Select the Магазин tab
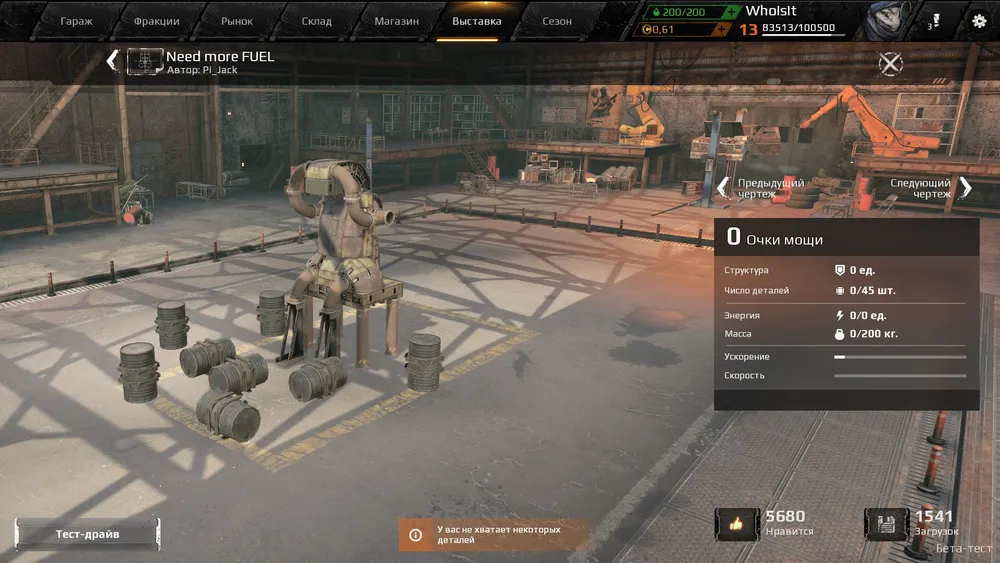Screen dimensions: 1000x563 point(396,21)
